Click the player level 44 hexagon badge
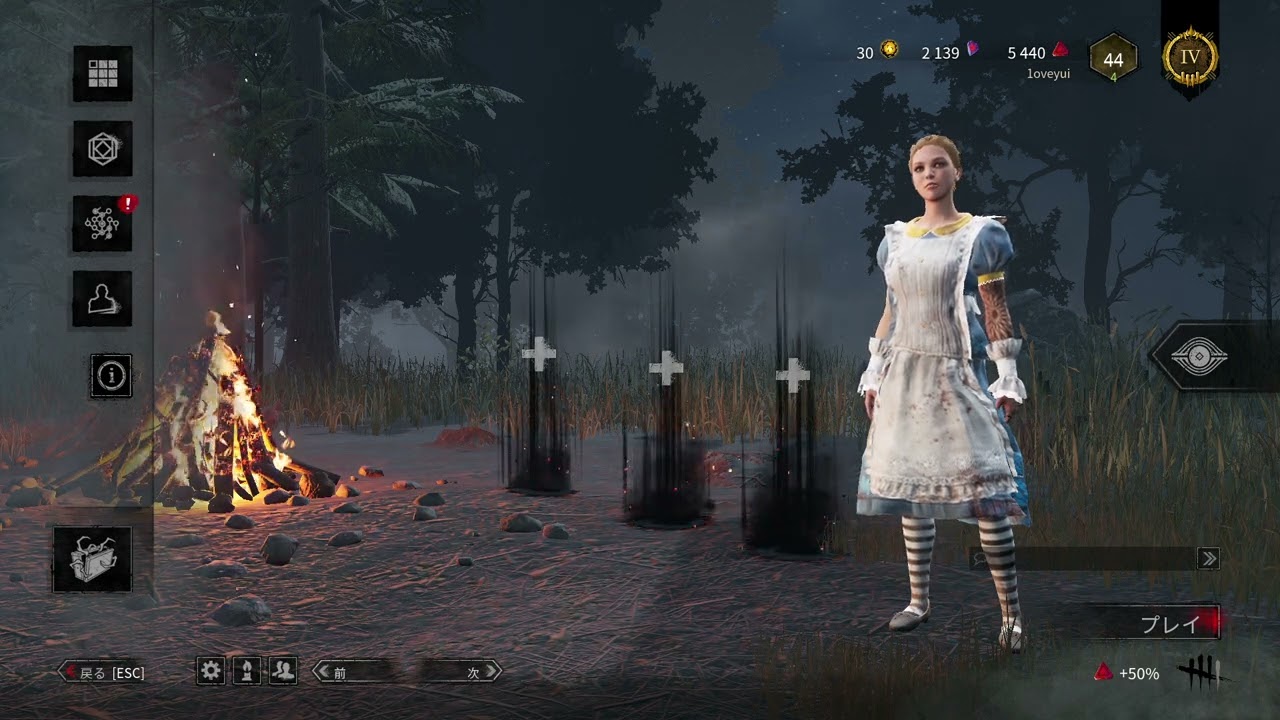The width and height of the screenshot is (1280, 720). pyautogui.click(x=1113, y=60)
